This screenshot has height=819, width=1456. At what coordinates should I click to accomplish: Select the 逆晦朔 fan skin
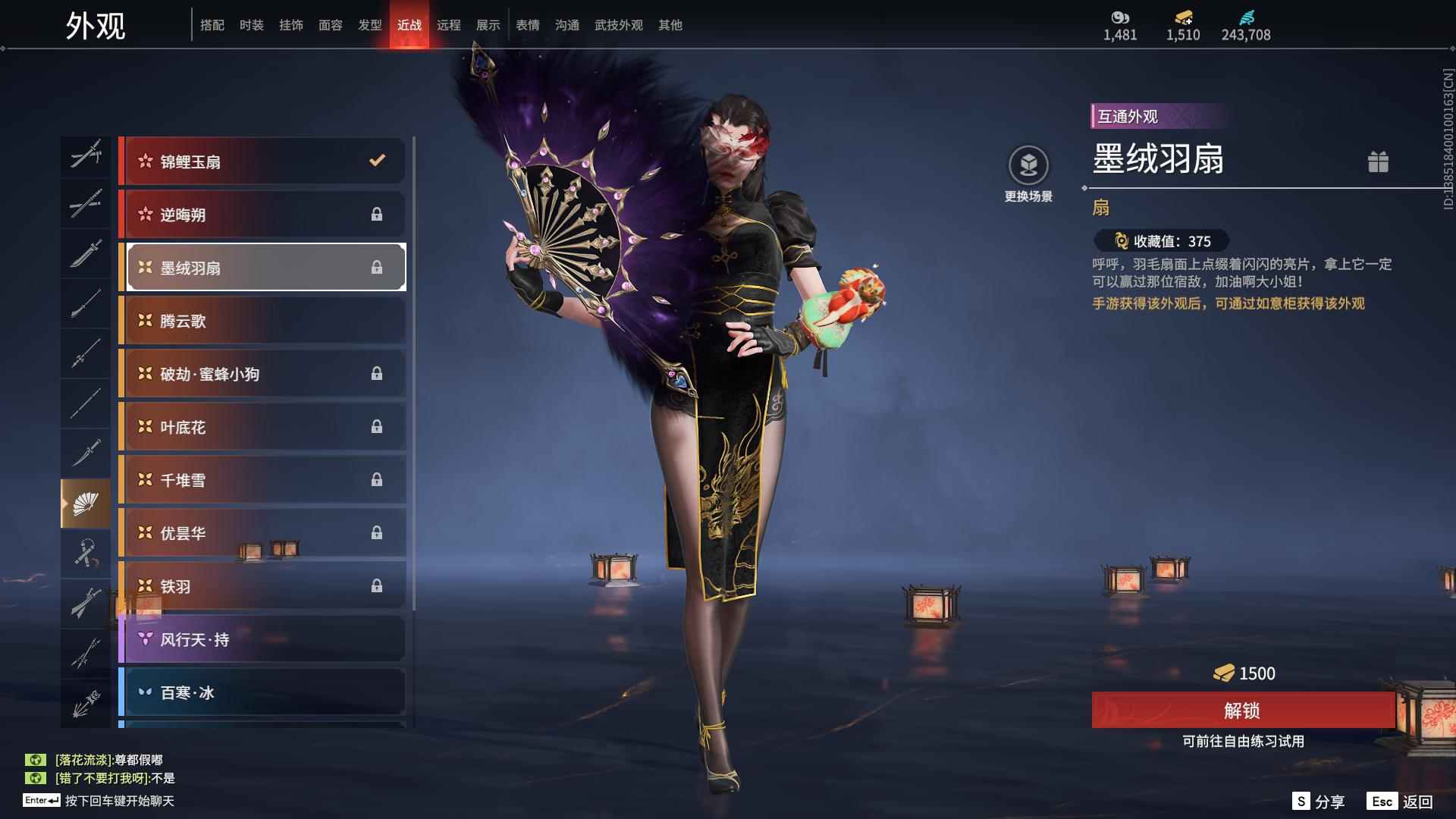(x=262, y=214)
